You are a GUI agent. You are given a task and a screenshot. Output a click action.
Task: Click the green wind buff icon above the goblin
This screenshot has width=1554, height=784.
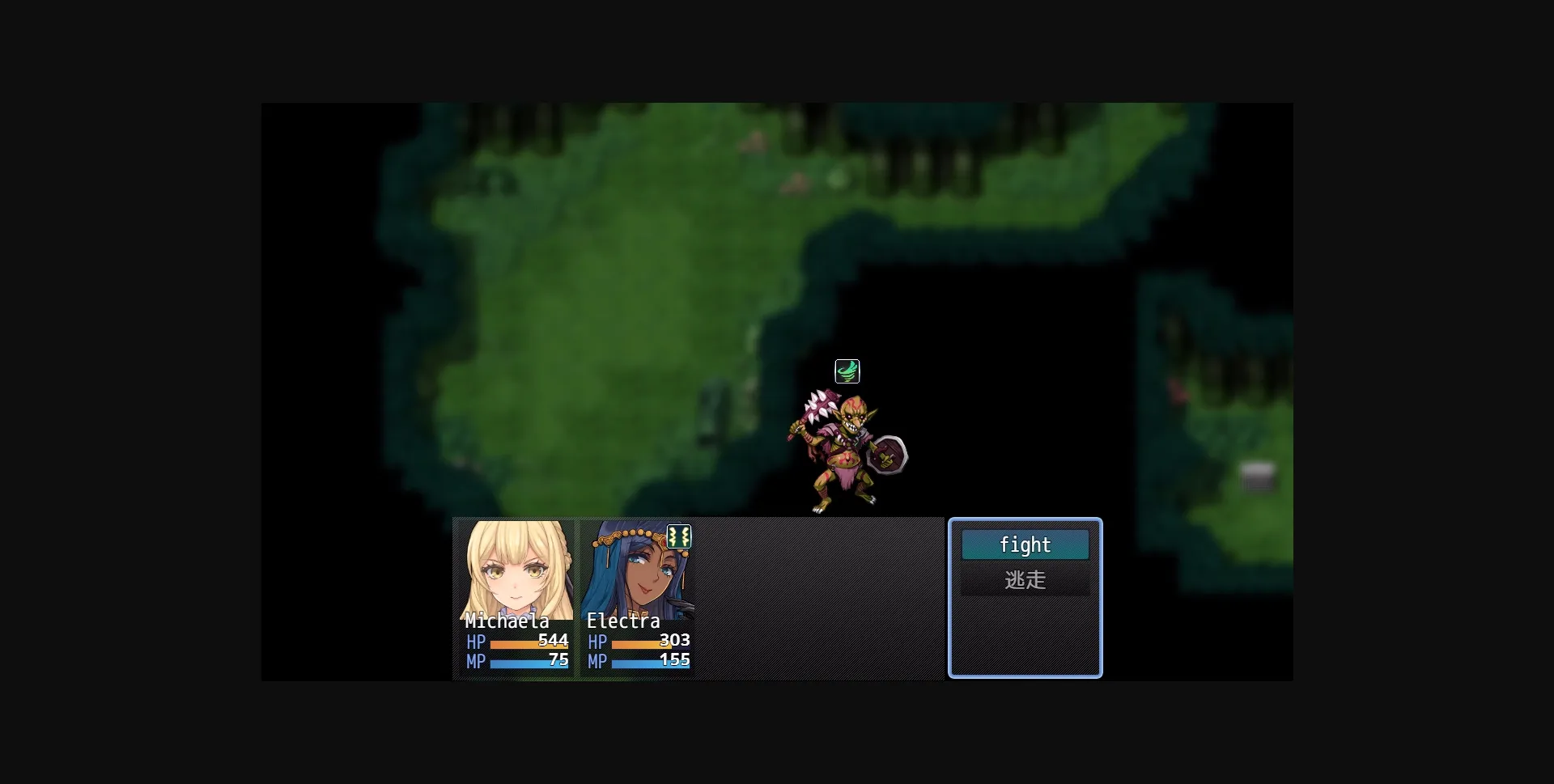(848, 371)
